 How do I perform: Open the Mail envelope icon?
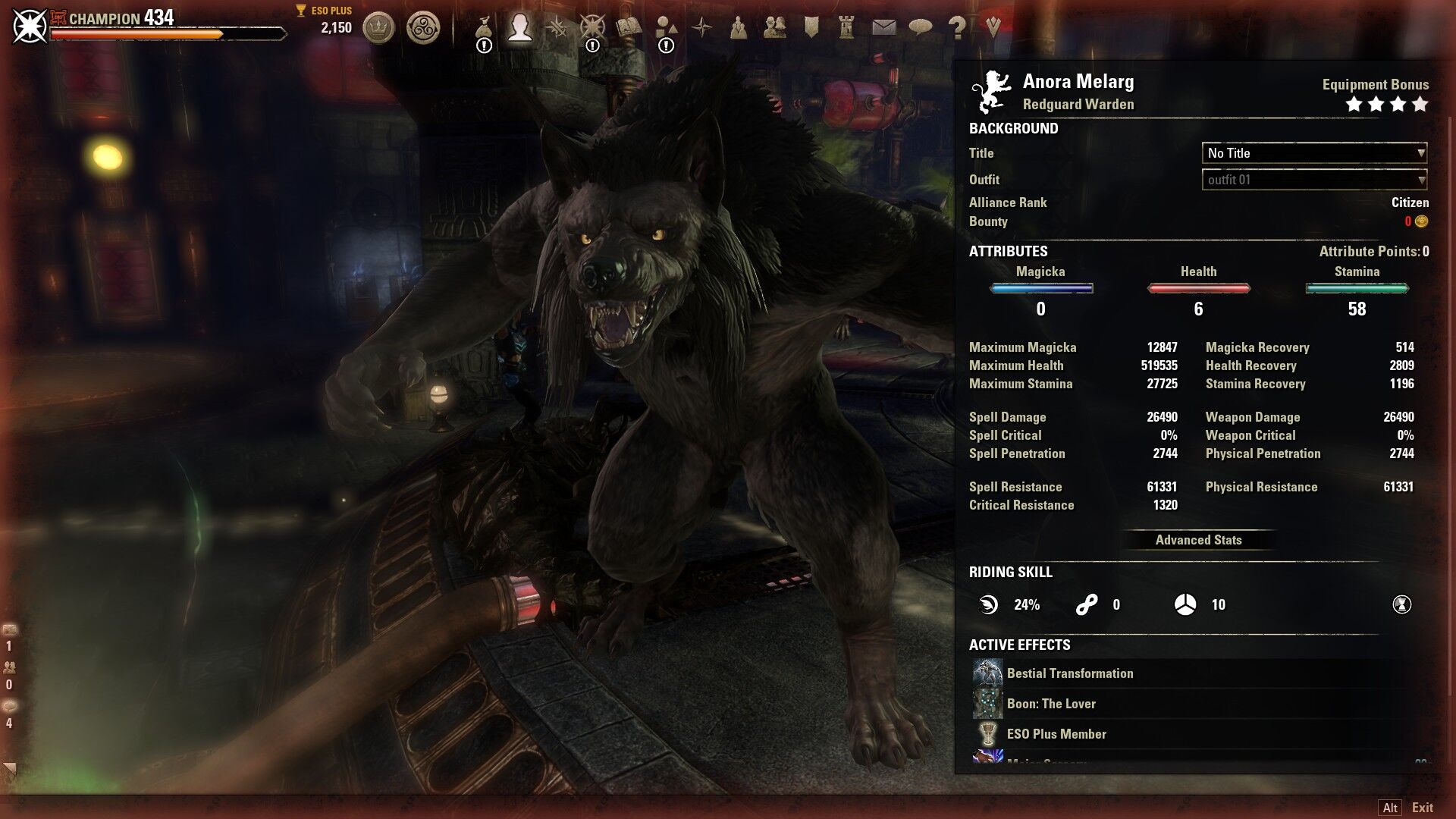(x=883, y=28)
